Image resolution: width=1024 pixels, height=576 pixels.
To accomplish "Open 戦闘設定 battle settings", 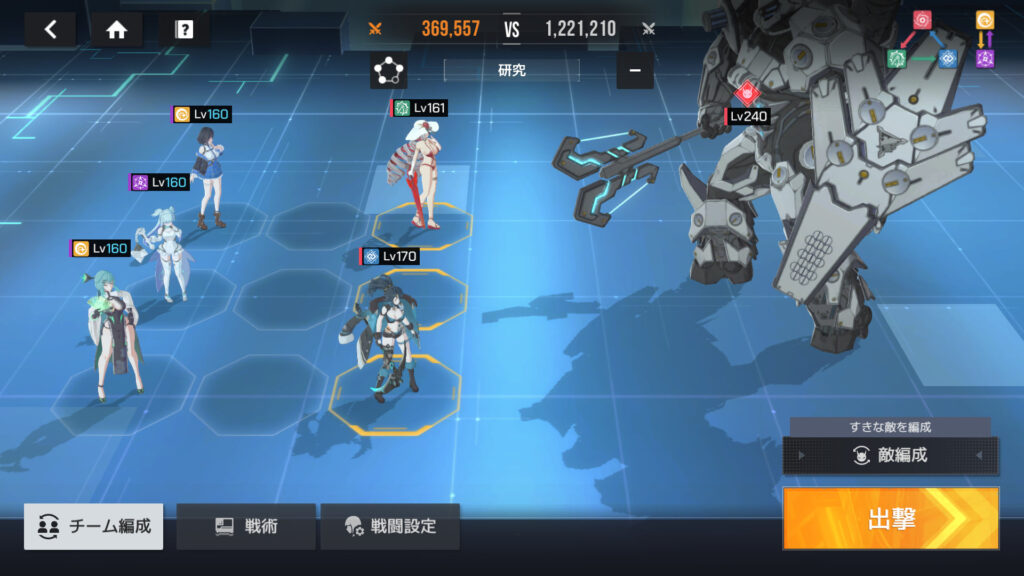I will (391, 526).
